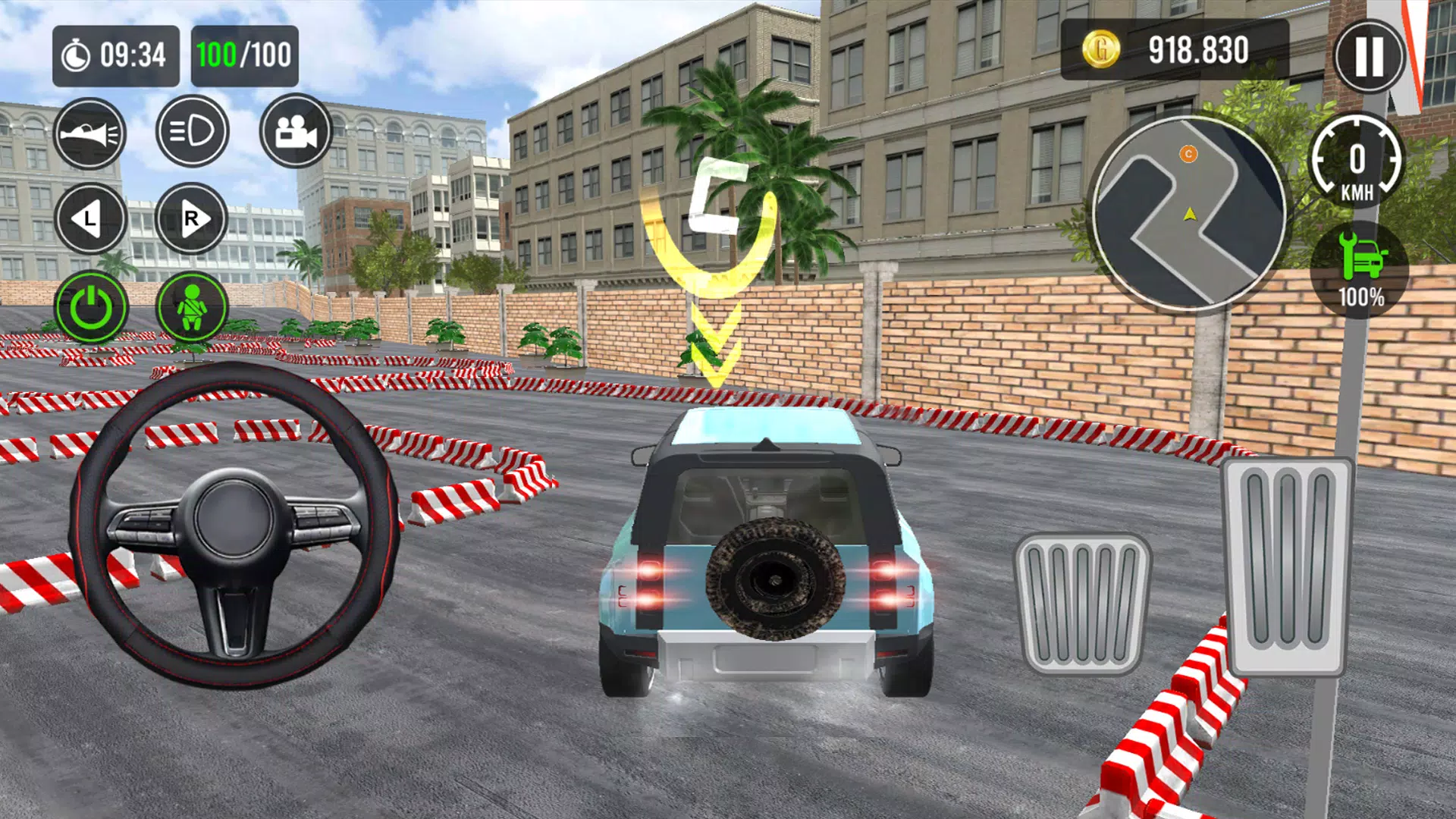Fasten the seatbelt
Screen dimensions: 1456x819
click(x=194, y=305)
